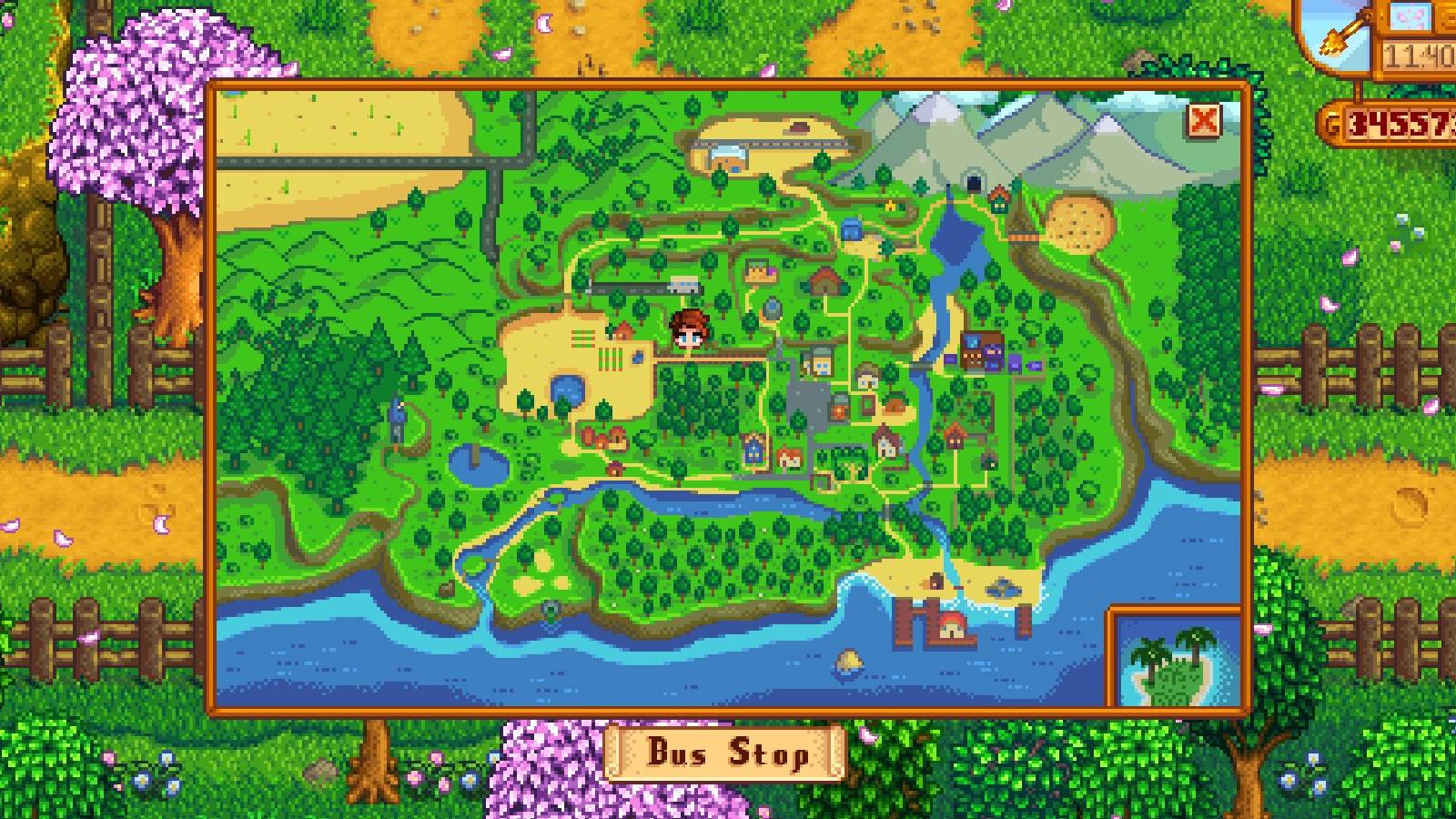Click the Bus Stop name banner

click(728, 753)
